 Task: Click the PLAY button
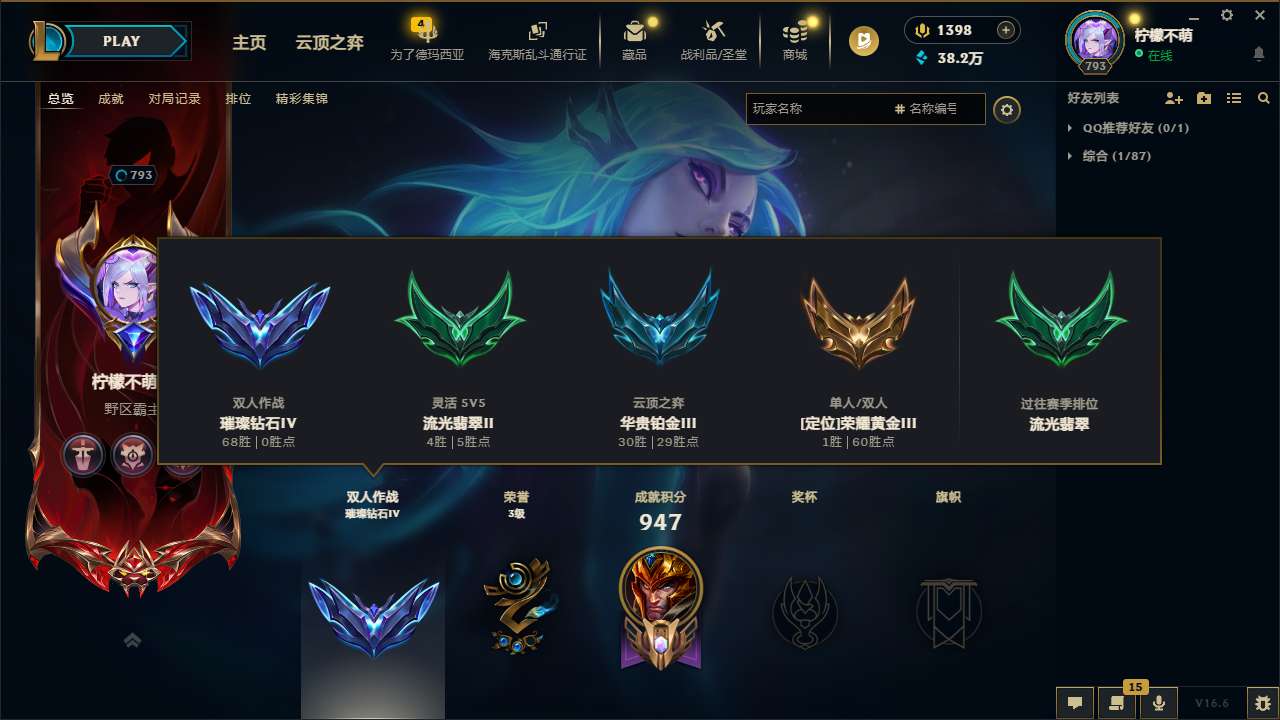tap(122, 41)
